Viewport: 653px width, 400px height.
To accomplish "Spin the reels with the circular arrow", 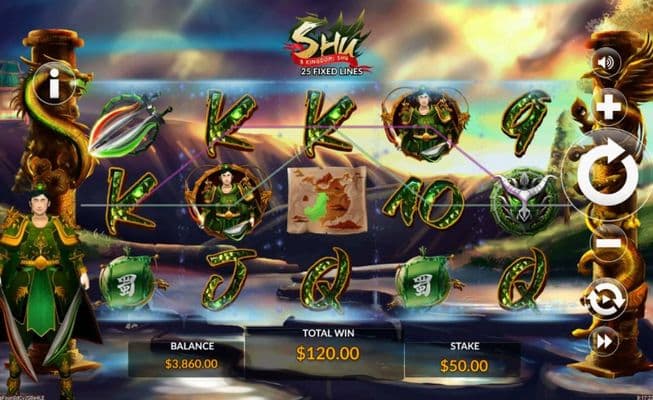I will pyautogui.click(x=607, y=175).
